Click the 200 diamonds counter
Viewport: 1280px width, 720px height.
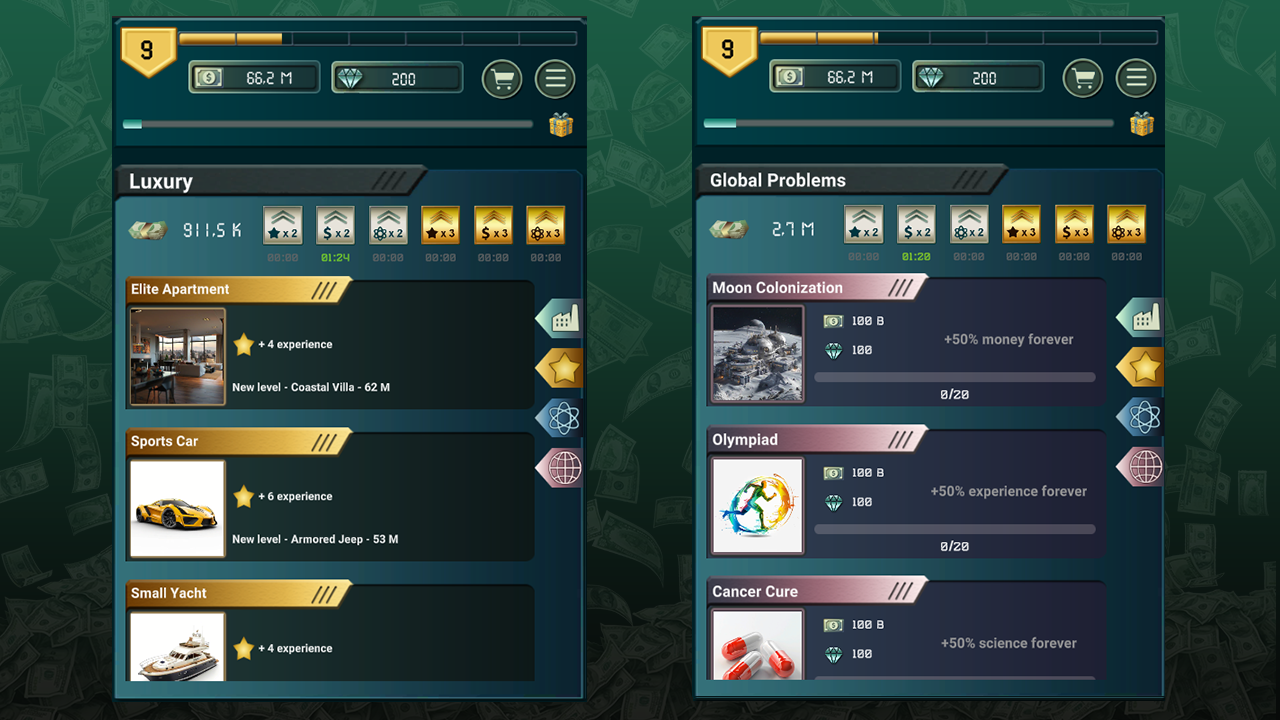coord(397,76)
